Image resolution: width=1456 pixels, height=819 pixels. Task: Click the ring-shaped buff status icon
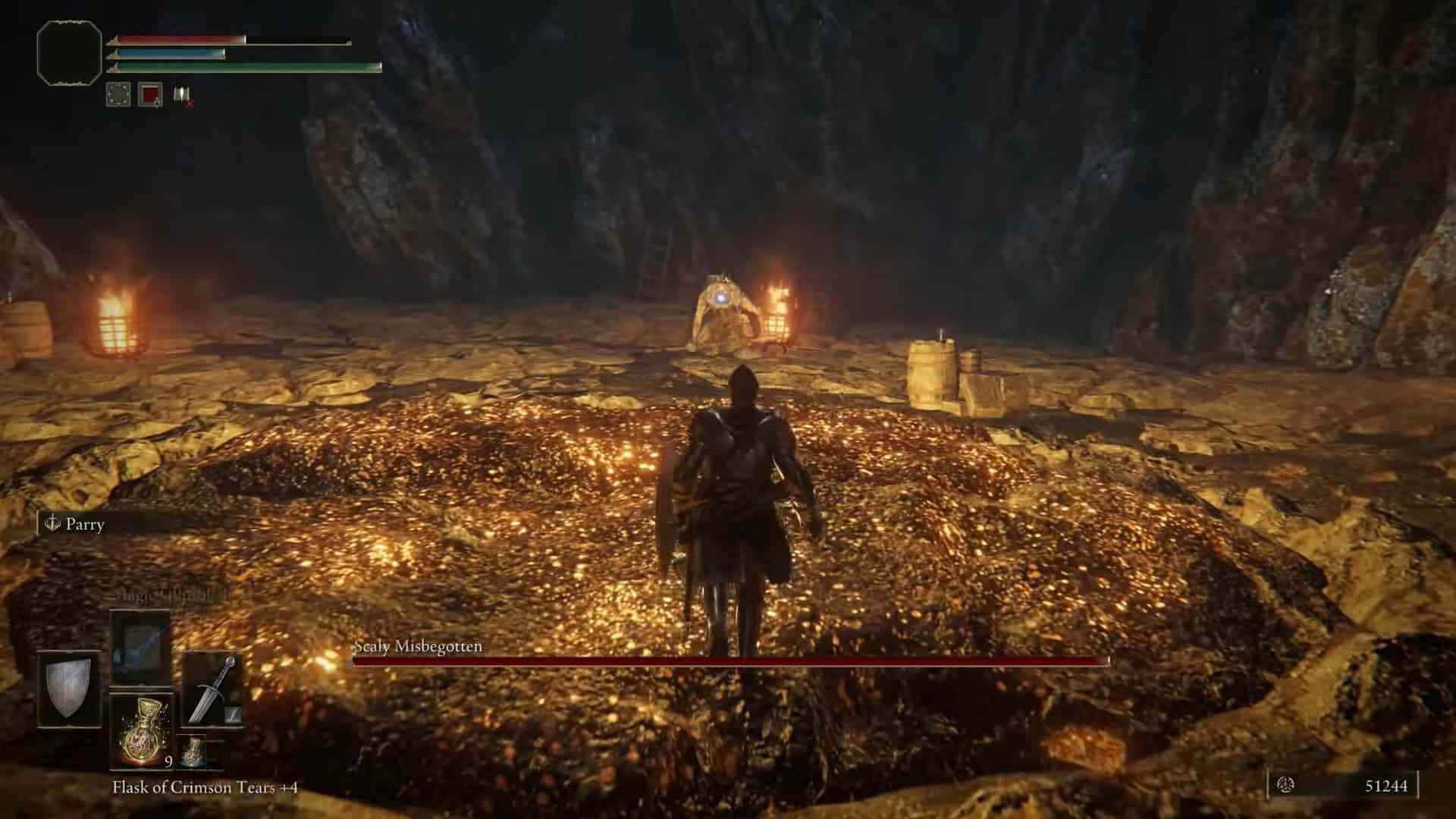pos(118,94)
